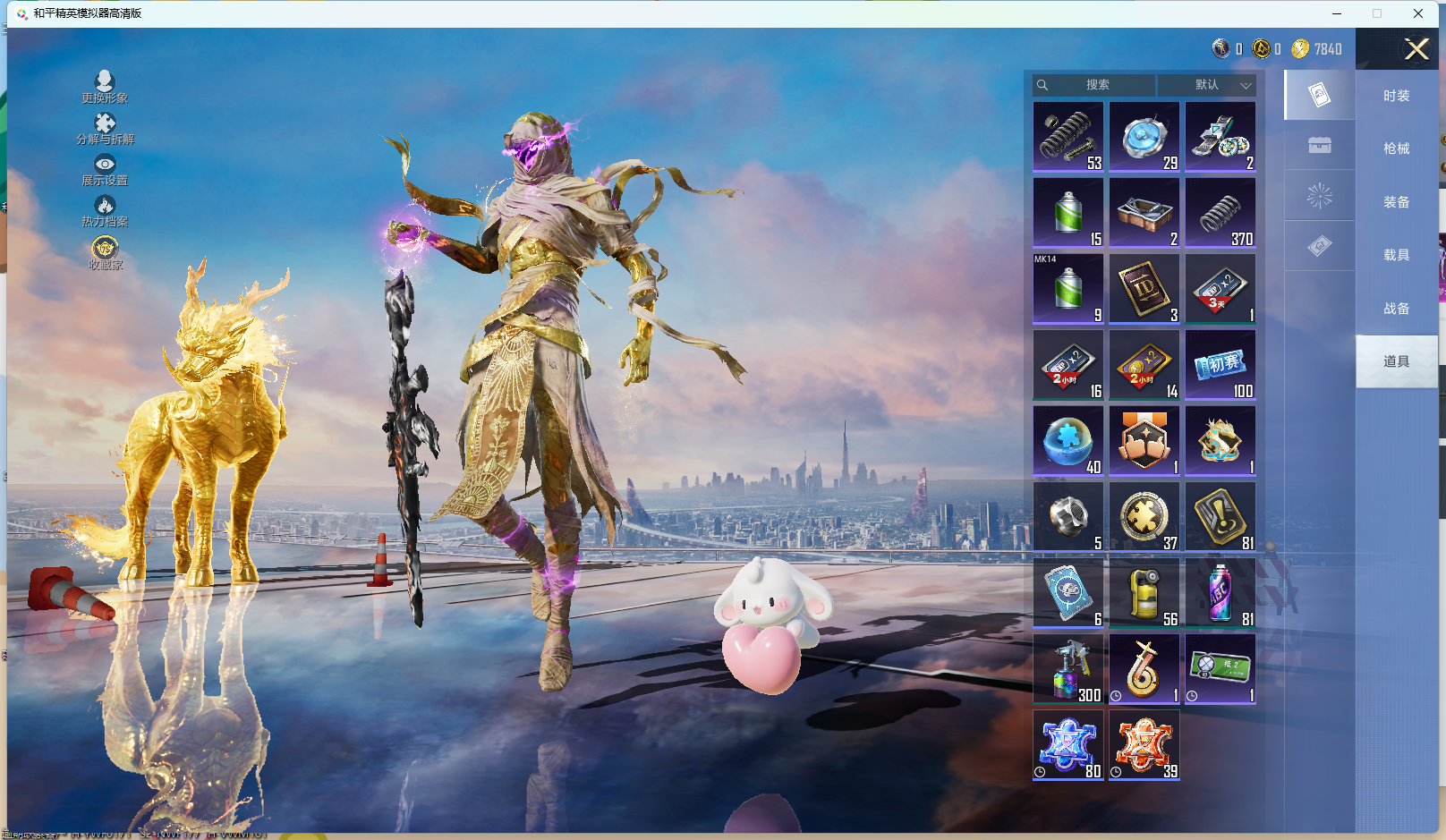Open 更换形象 on the left
1446x840 pixels.
pos(105,87)
